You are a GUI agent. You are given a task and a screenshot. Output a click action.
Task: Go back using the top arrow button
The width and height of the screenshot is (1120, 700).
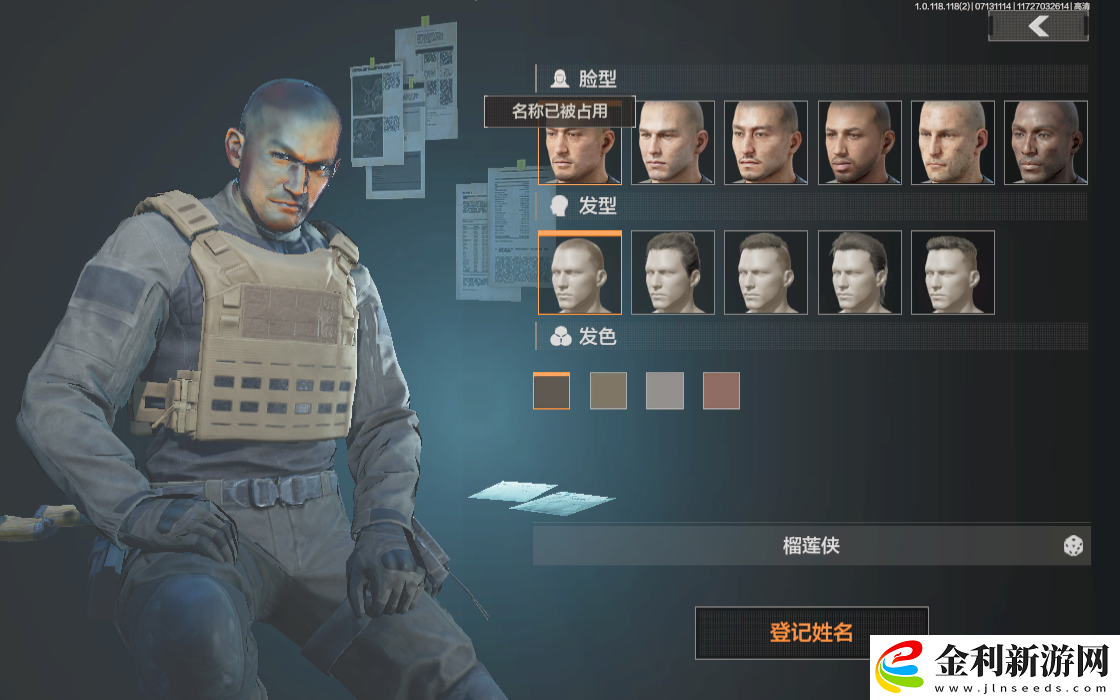(x=1038, y=26)
